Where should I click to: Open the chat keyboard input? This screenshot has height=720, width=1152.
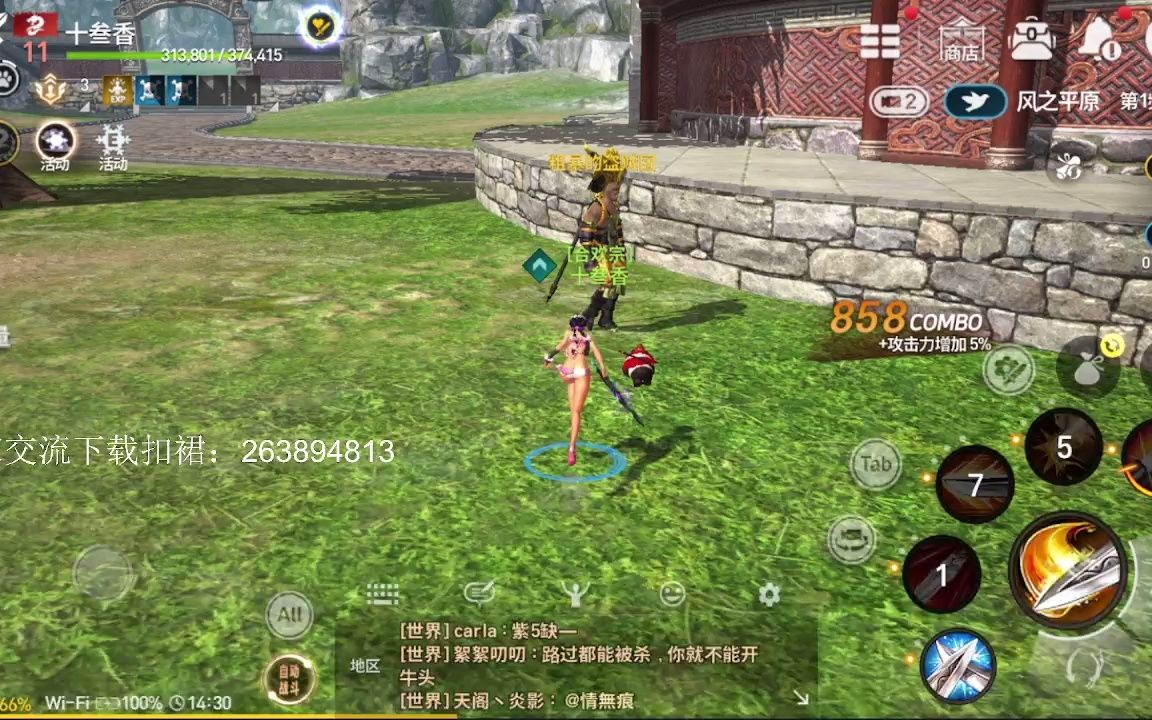tap(383, 594)
